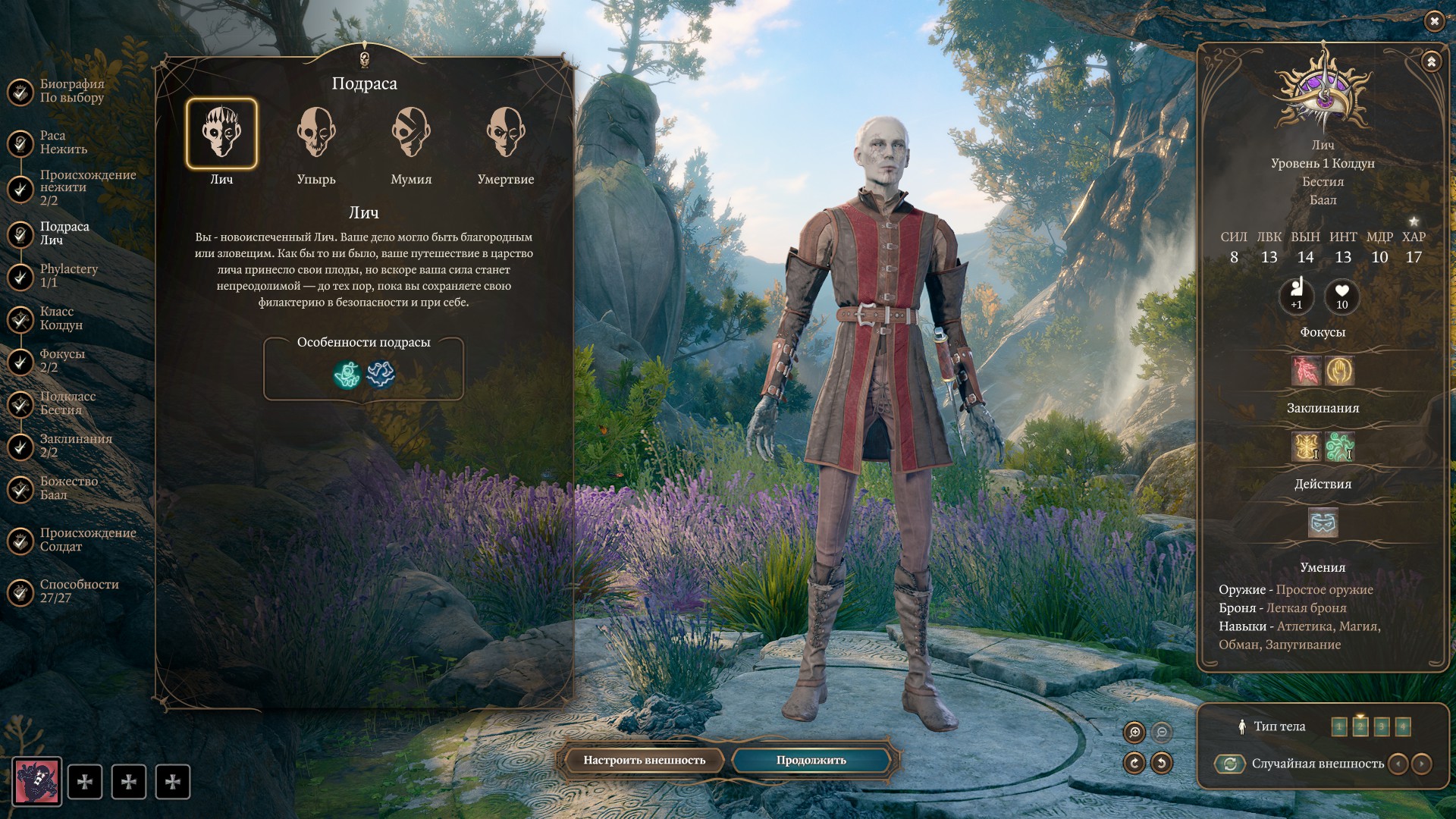
Task: Close the character creation screen
Action: (x=1434, y=21)
